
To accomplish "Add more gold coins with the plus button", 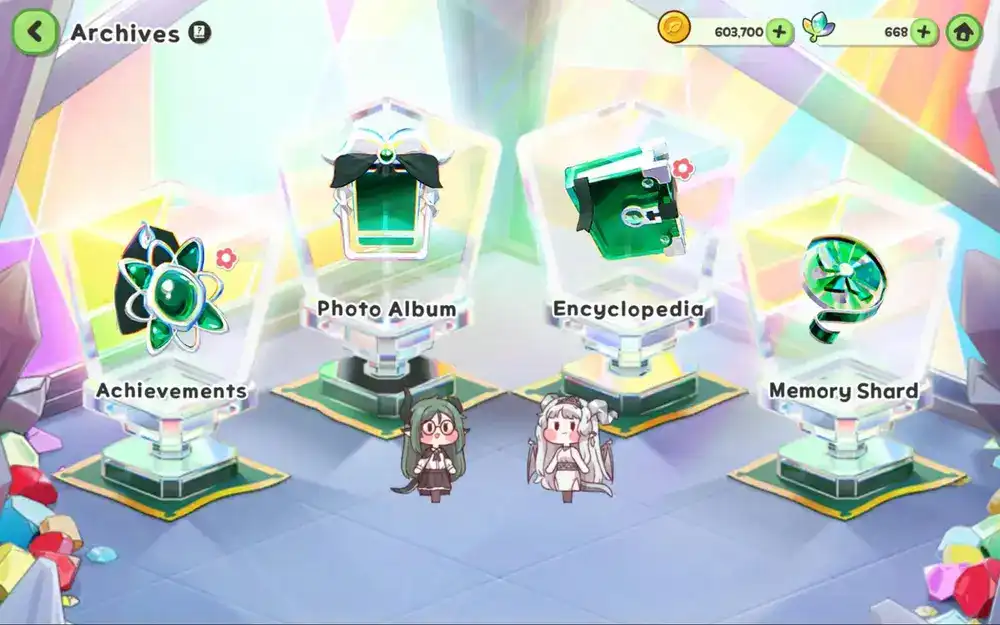I will pyautogui.click(x=779, y=32).
